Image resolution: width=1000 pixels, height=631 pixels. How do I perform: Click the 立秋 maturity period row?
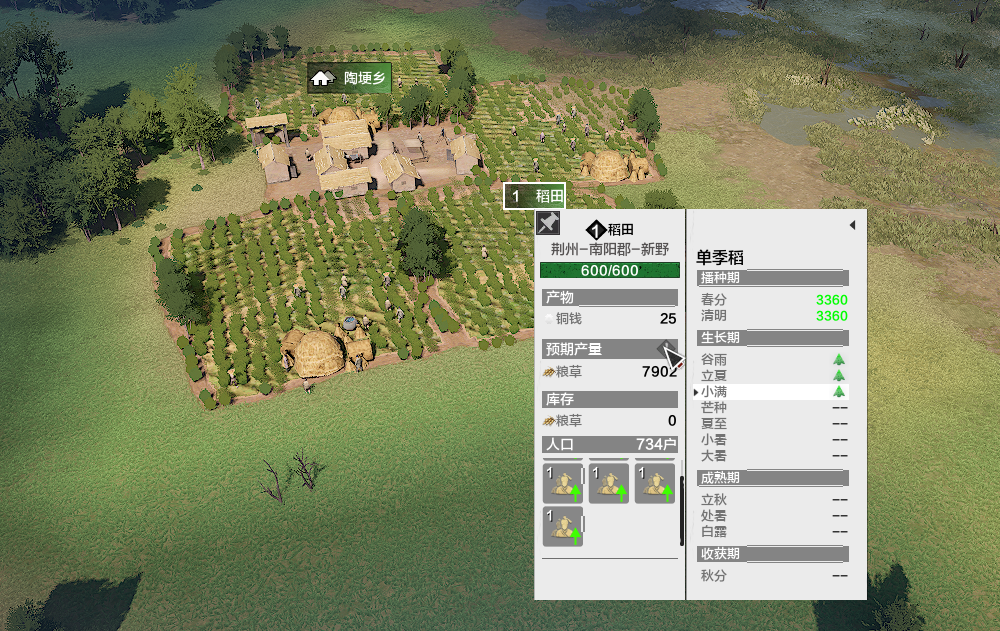pyautogui.click(x=772, y=499)
